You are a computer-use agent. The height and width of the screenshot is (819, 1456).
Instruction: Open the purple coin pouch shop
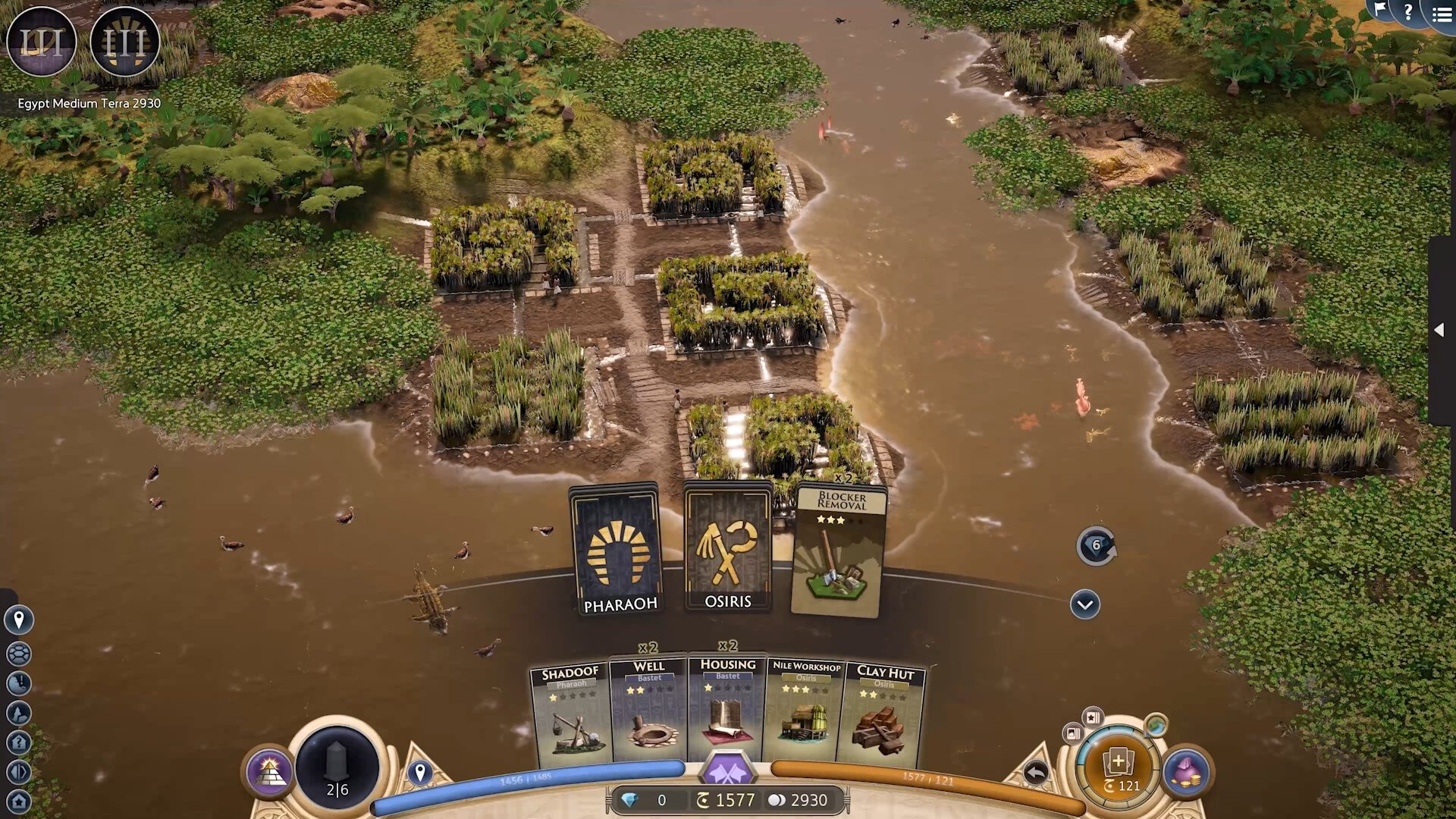[x=1187, y=772]
